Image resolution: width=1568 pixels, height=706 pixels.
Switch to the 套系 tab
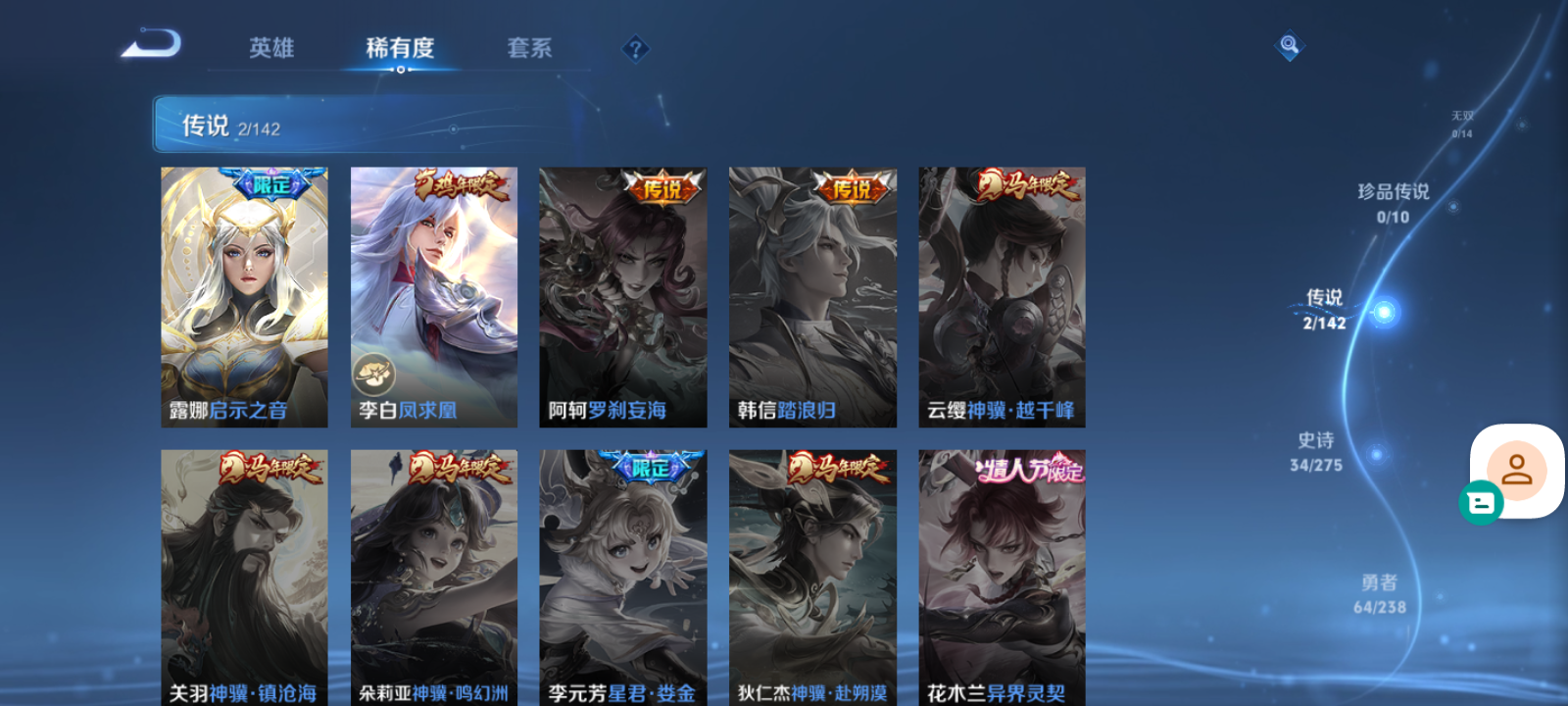point(528,48)
